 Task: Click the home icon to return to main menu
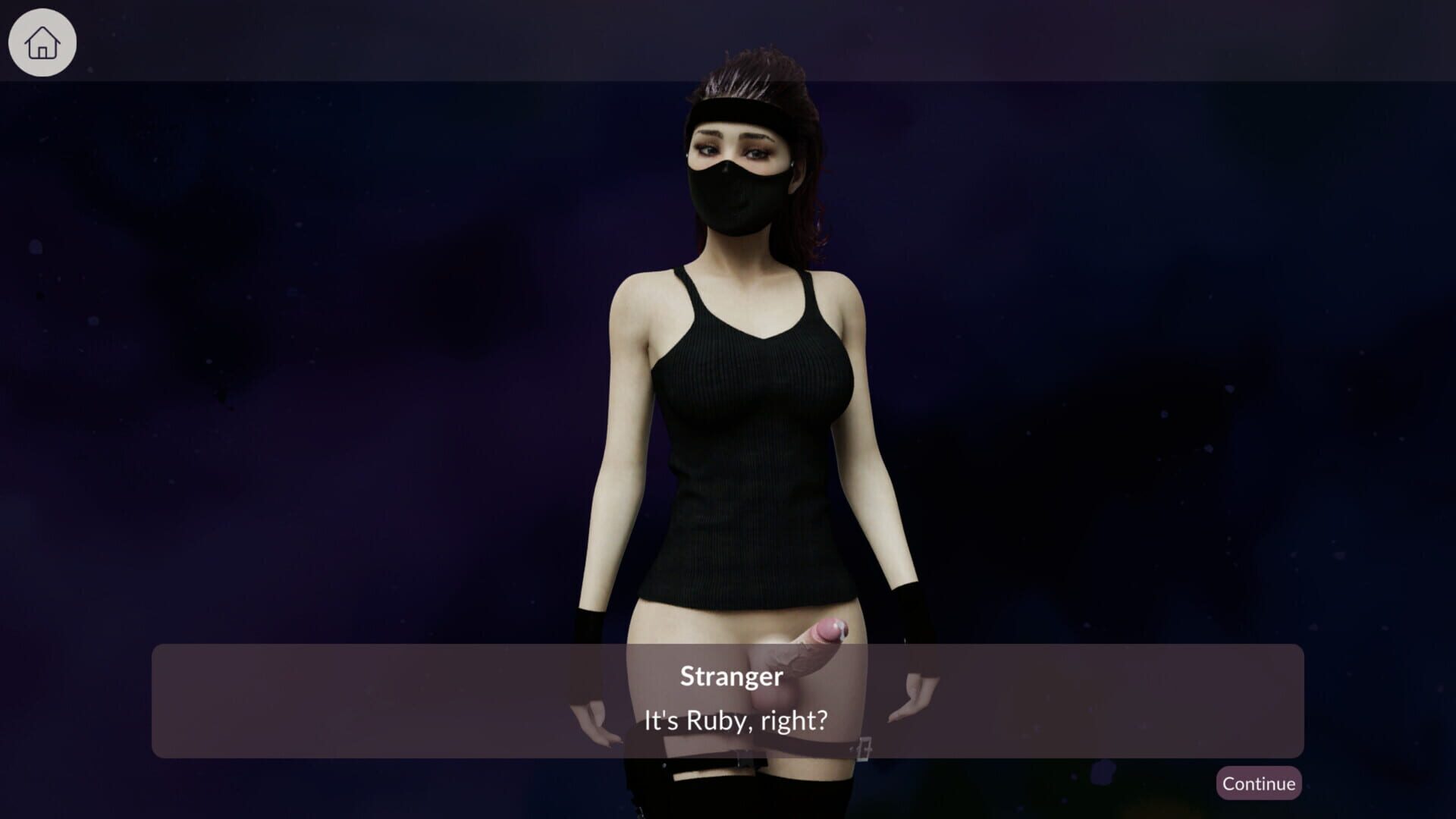[x=42, y=42]
